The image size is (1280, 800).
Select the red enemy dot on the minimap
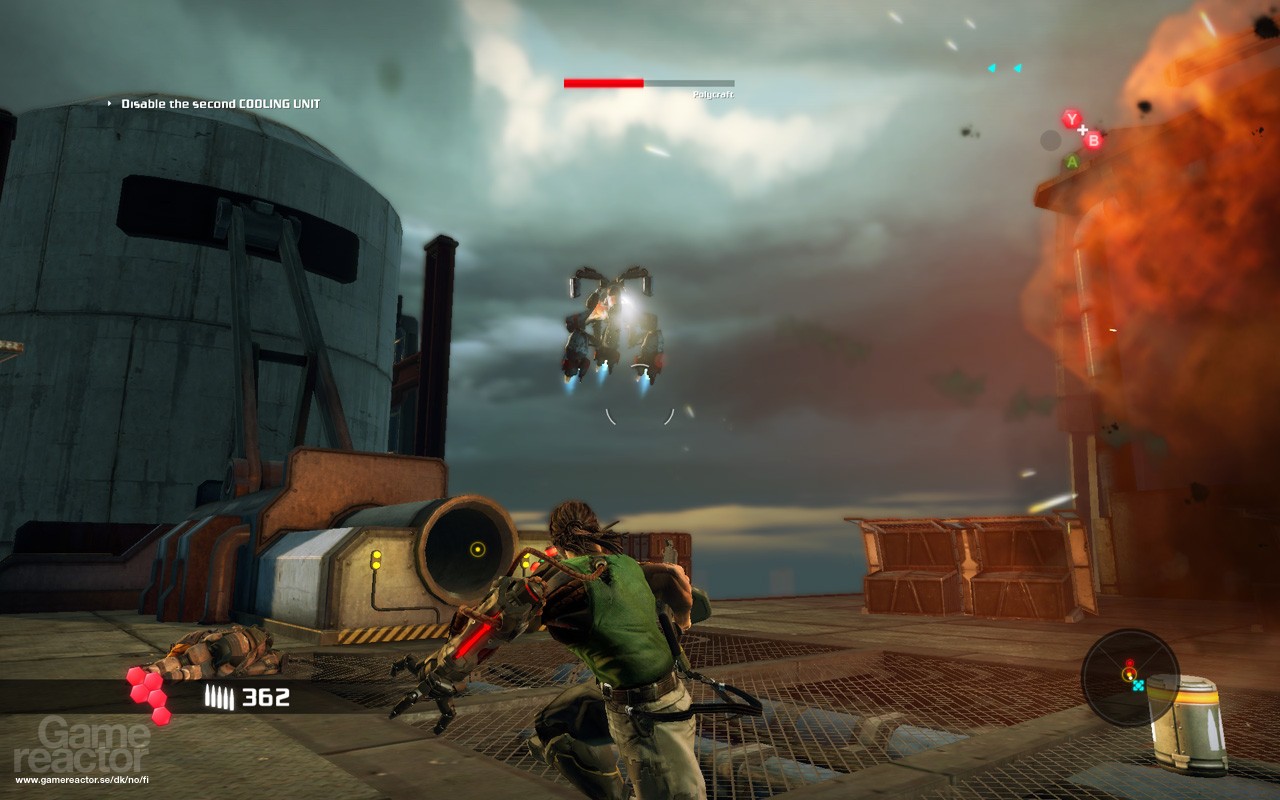point(1129,662)
